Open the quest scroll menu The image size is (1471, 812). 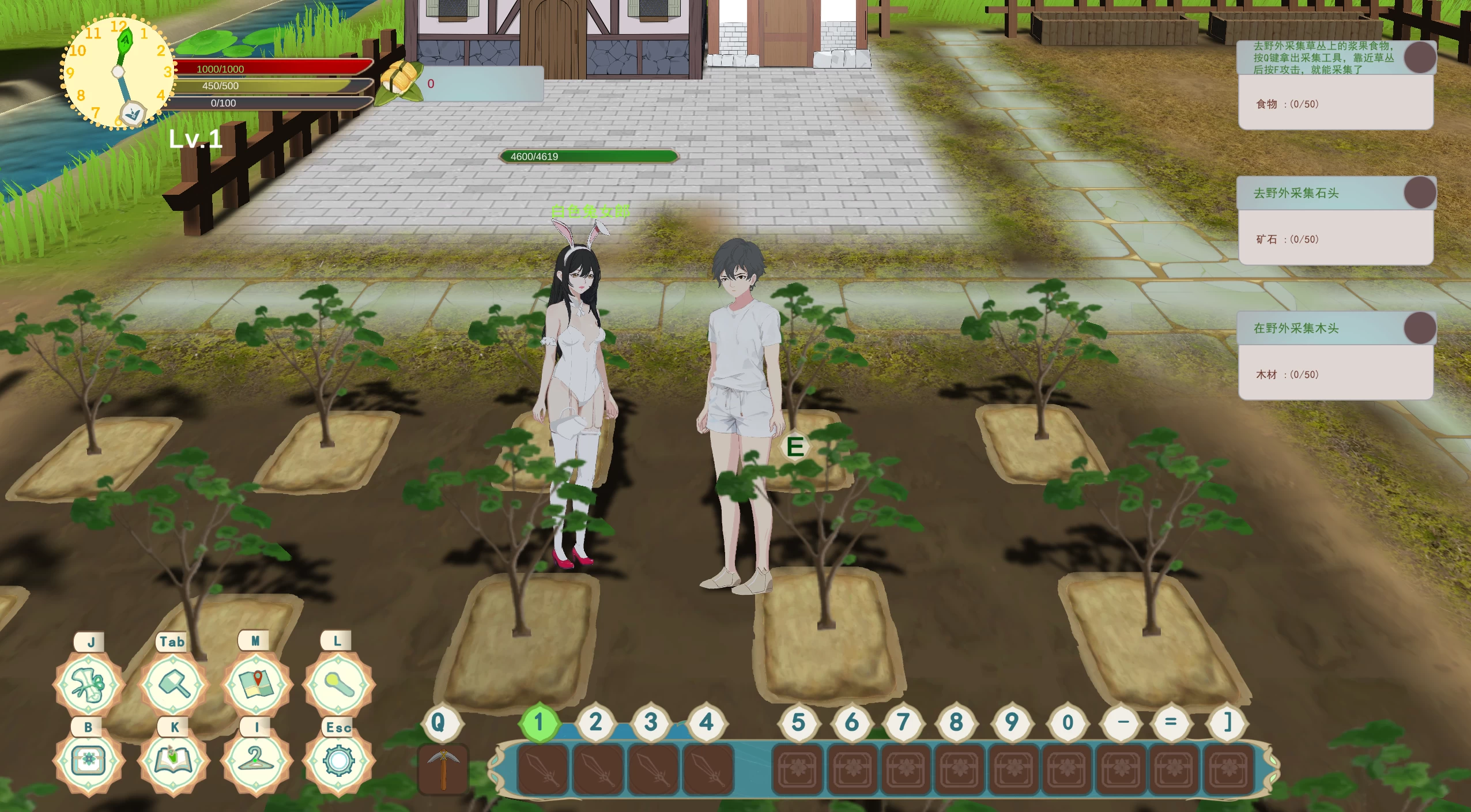coord(89,684)
